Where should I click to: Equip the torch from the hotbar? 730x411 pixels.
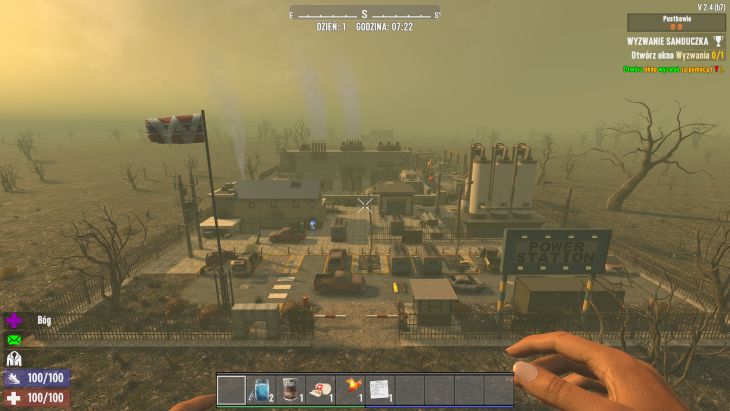coord(350,389)
